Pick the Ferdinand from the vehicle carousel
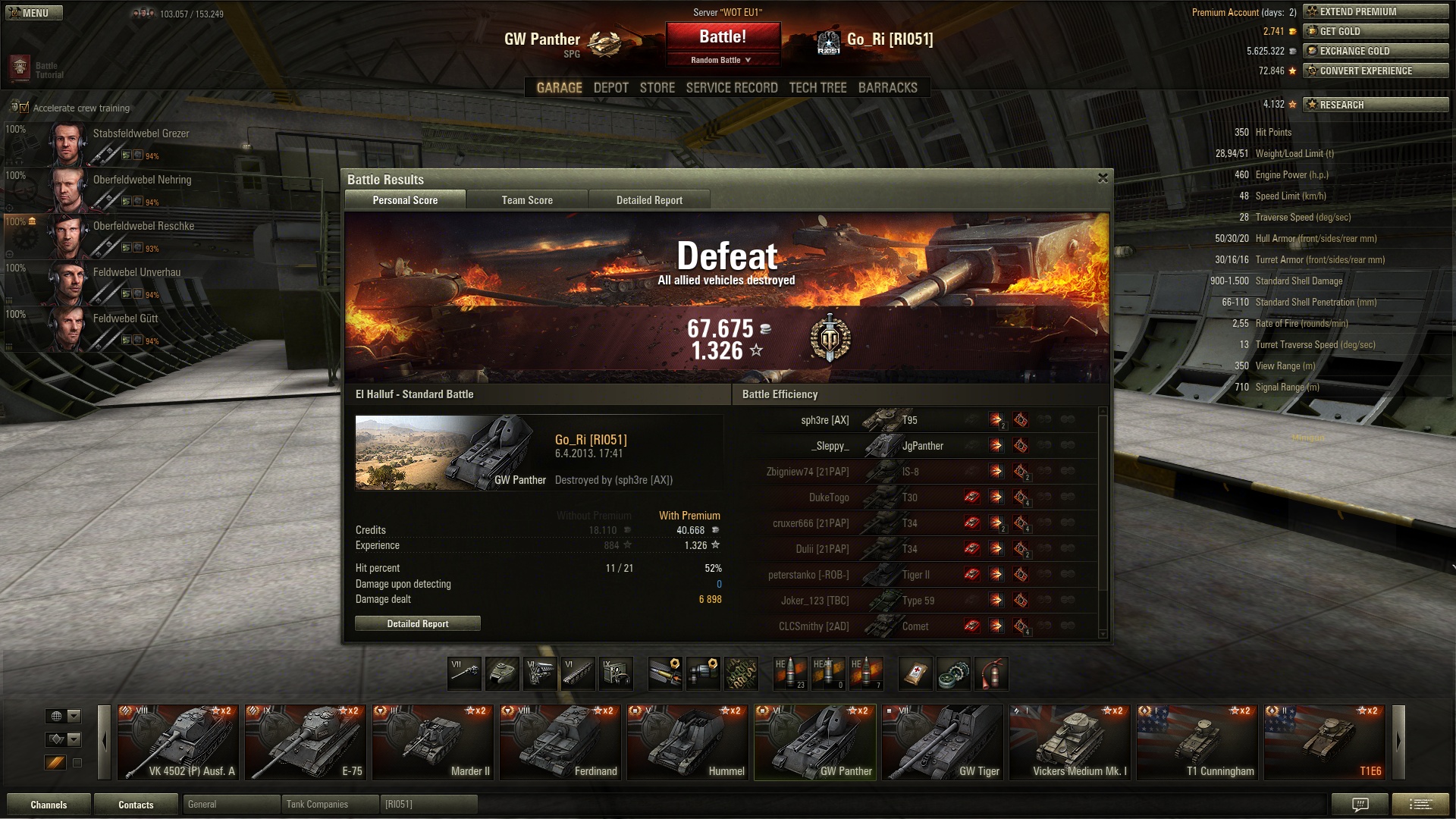Screen dimensions: 1456x819 (560, 742)
